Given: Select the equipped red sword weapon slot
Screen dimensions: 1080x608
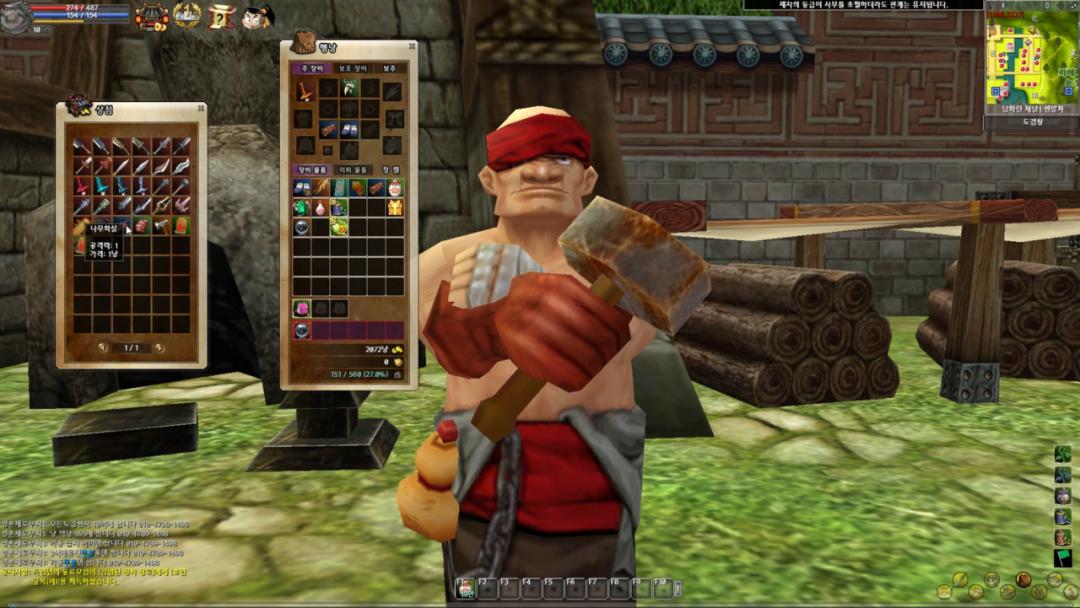Looking at the screenshot, I should [x=303, y=91].
